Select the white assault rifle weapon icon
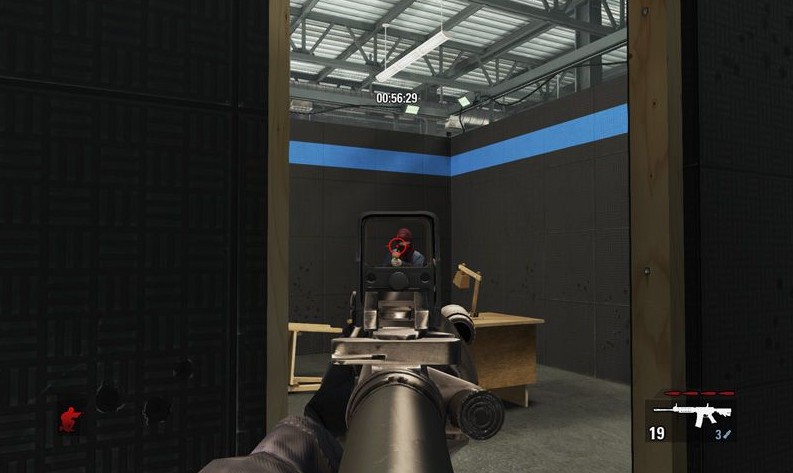The image size is (793, 473). [x=706, y=412]
